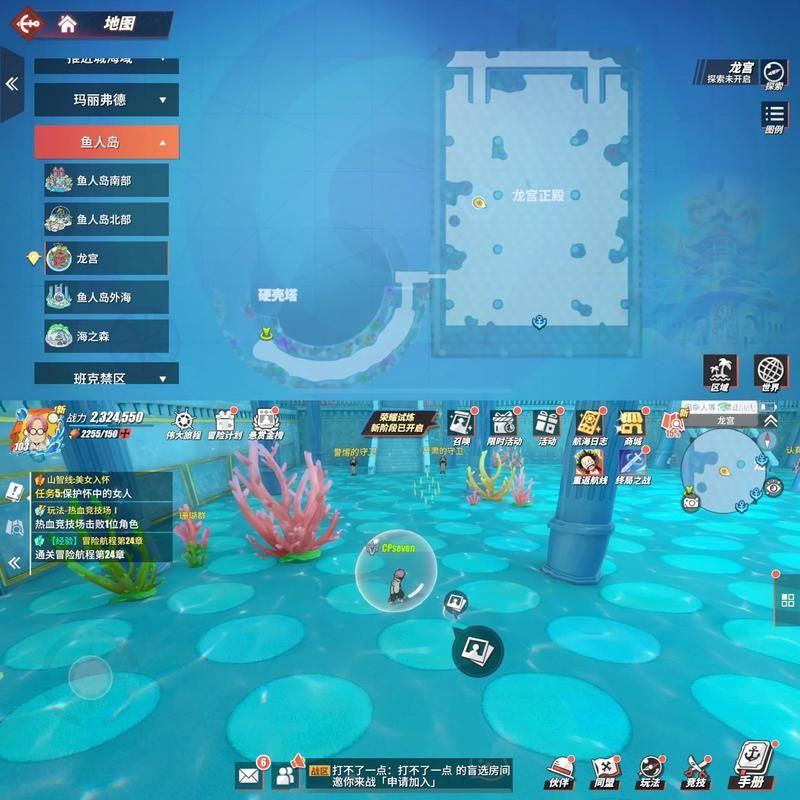Open the 伙伴 partners menu
The height and width of the screenshot is (800, 800).
pos(558,770)
